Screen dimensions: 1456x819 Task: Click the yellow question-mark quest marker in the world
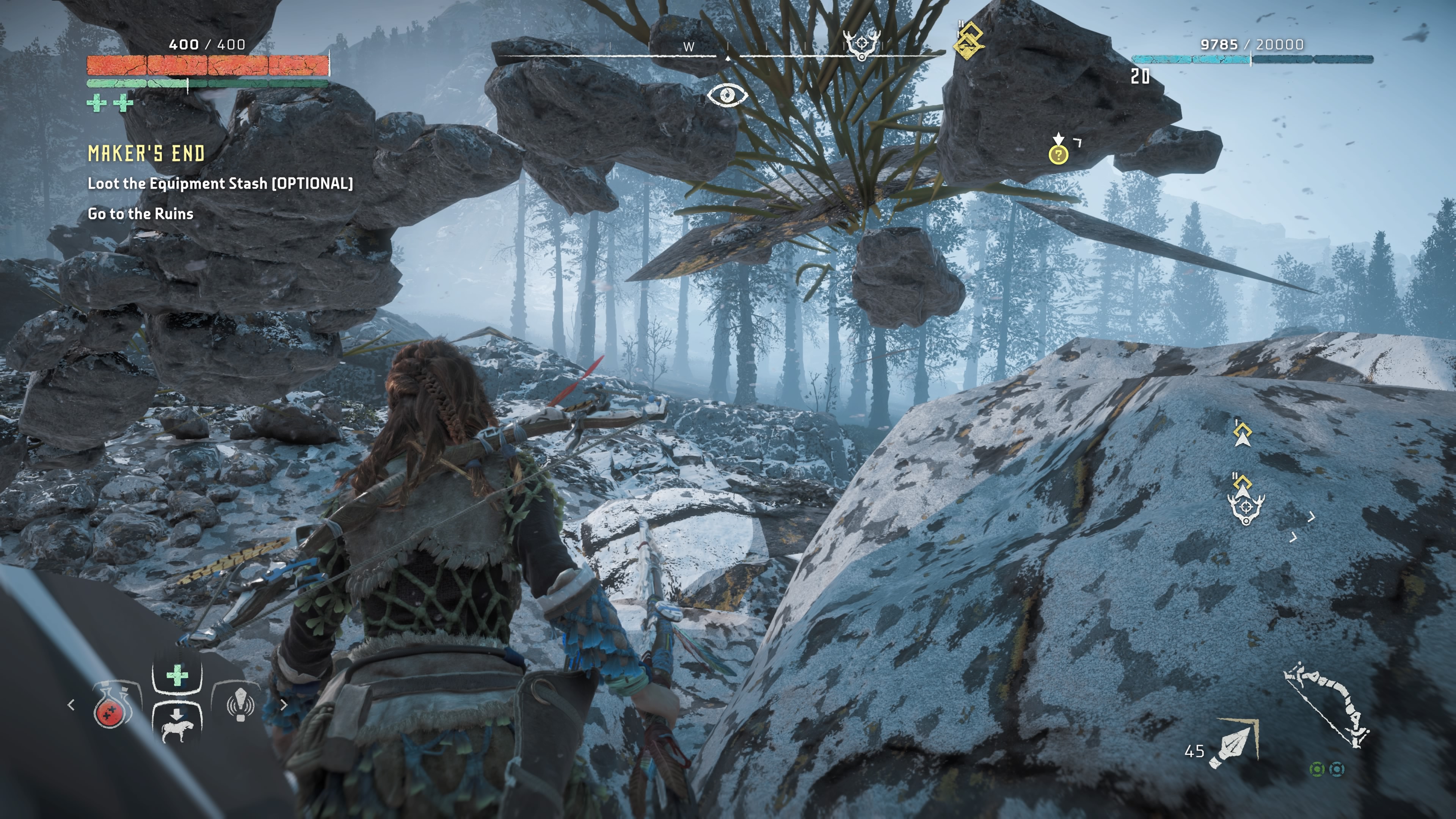pos(1059,154)
